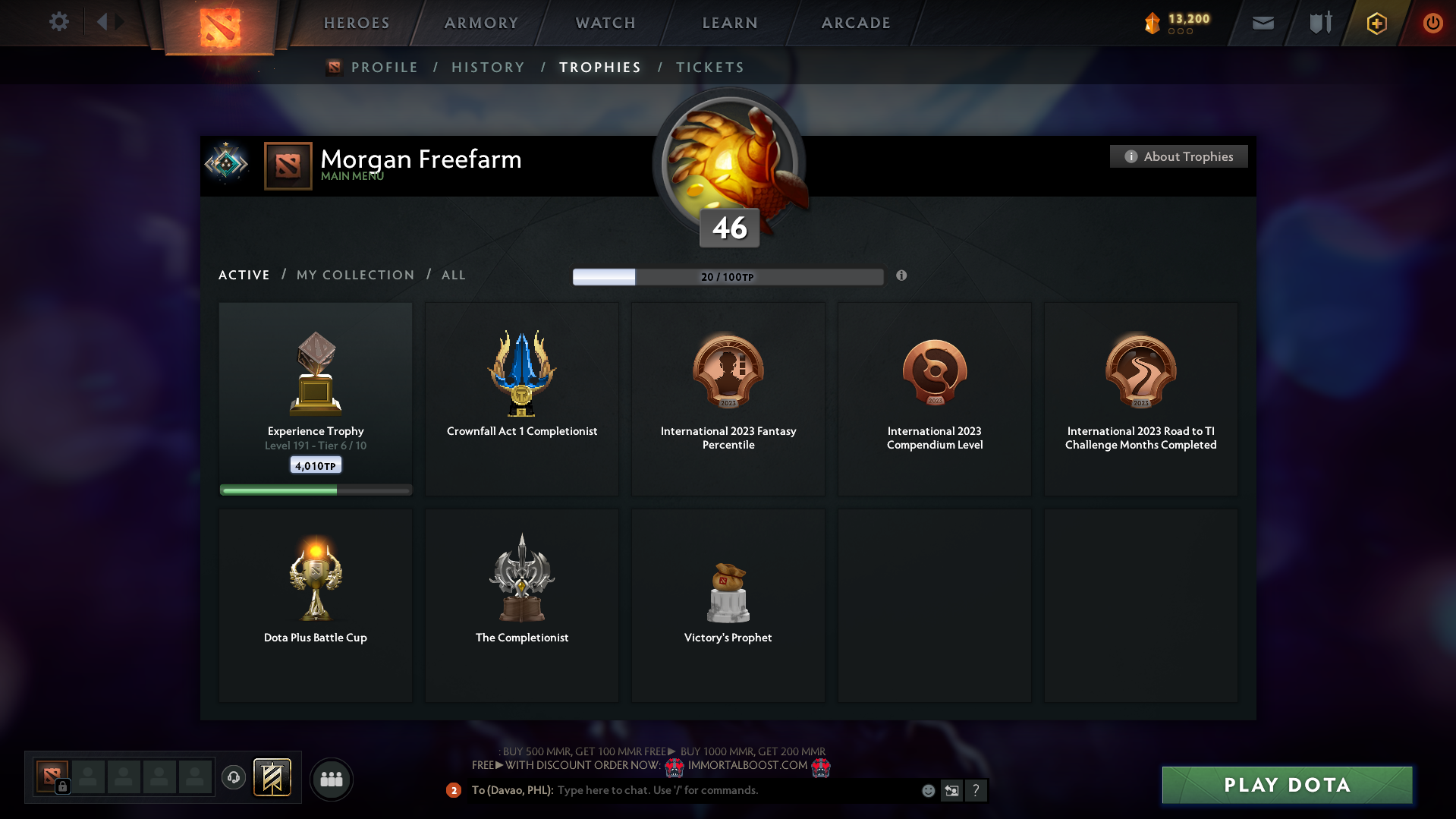Click the power/logout icon

[x=1432, y=22]
